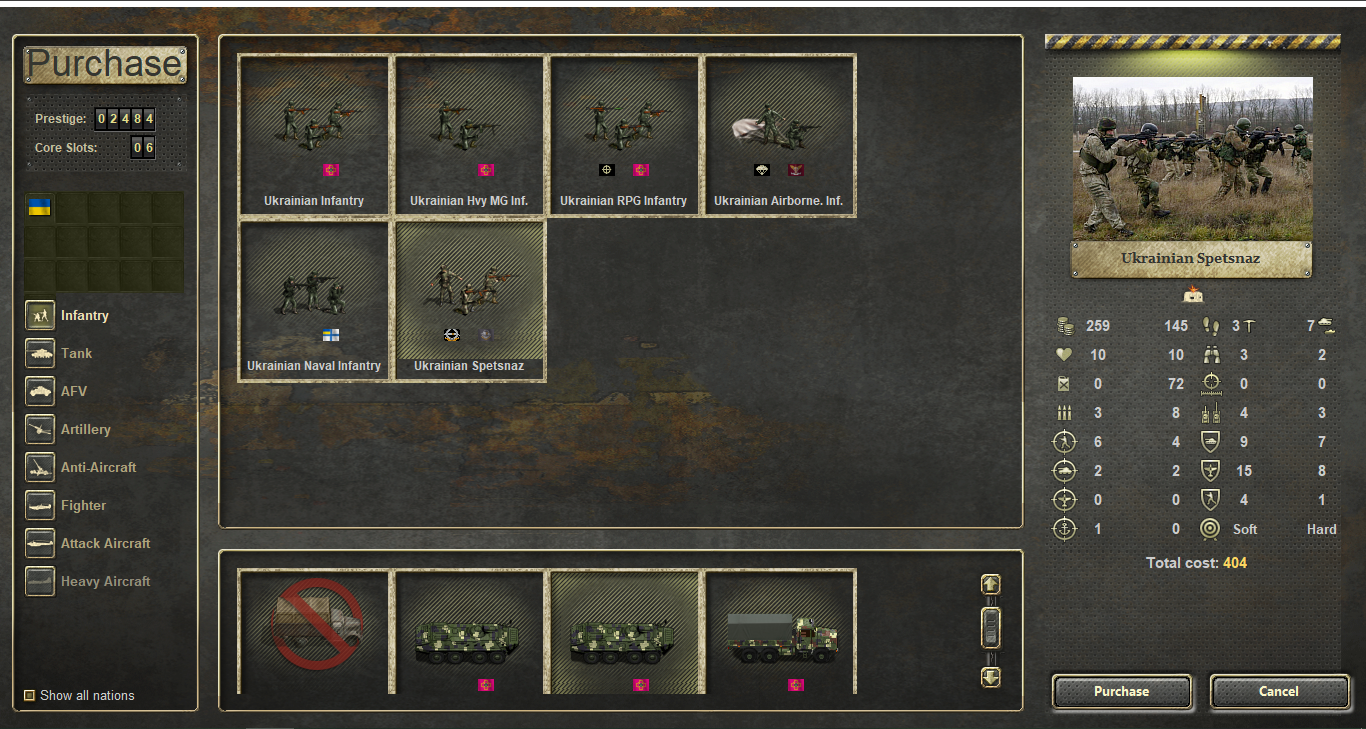Viewport: 1366px width, 729px height.
Task: Select the Ukrainian Spetsnaz unit
Action: point(469,300)
